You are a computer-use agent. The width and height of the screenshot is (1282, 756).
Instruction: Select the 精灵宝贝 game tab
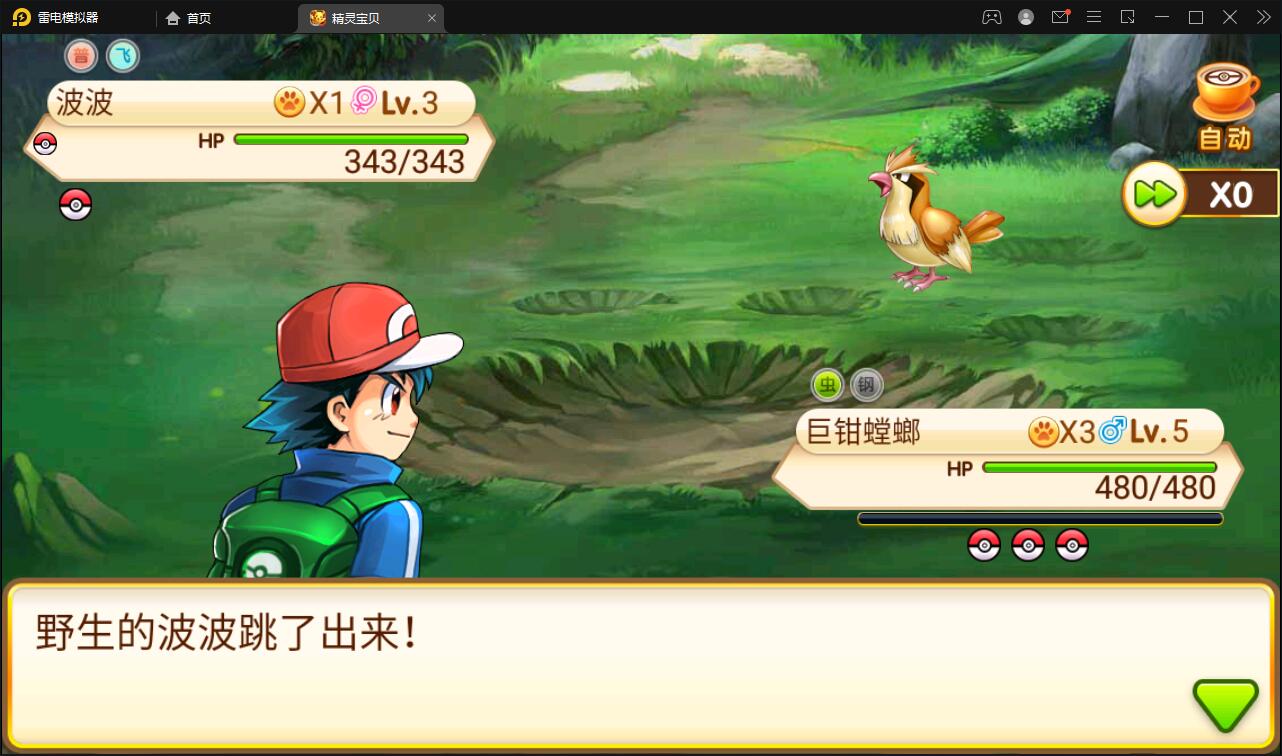pyautogui.click(x=364, y=17)
